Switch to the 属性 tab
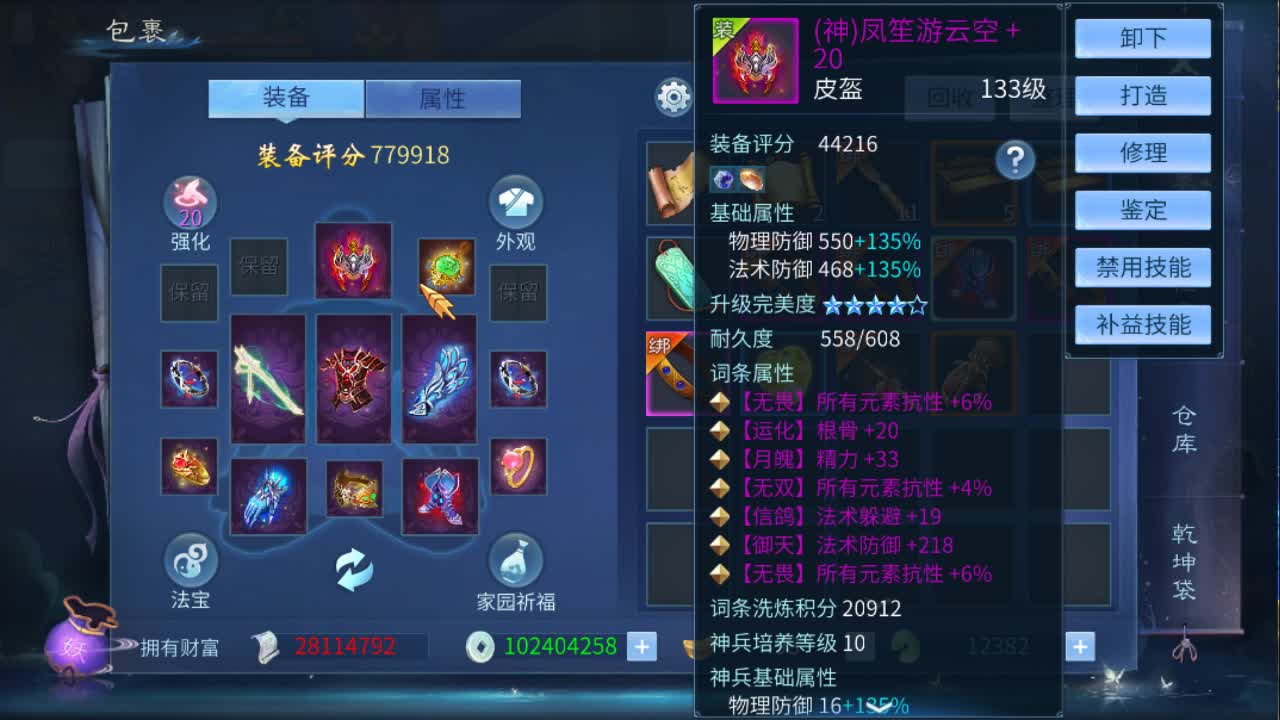Image resolution: width=1280 pixels, height=720 pixels. click(441, 98)
